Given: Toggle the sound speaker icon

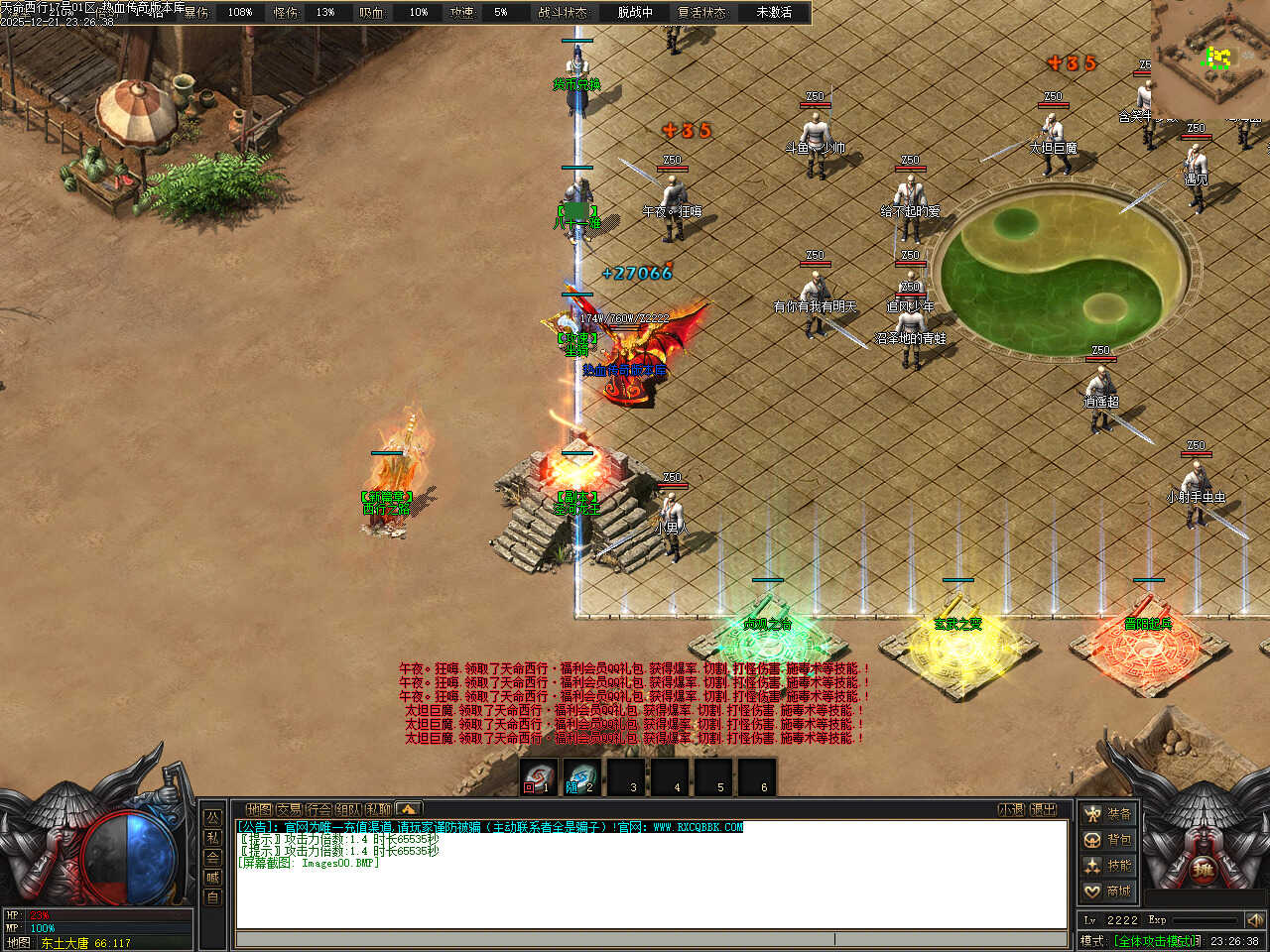Looking at the screenshot, I should point(1254,920).
